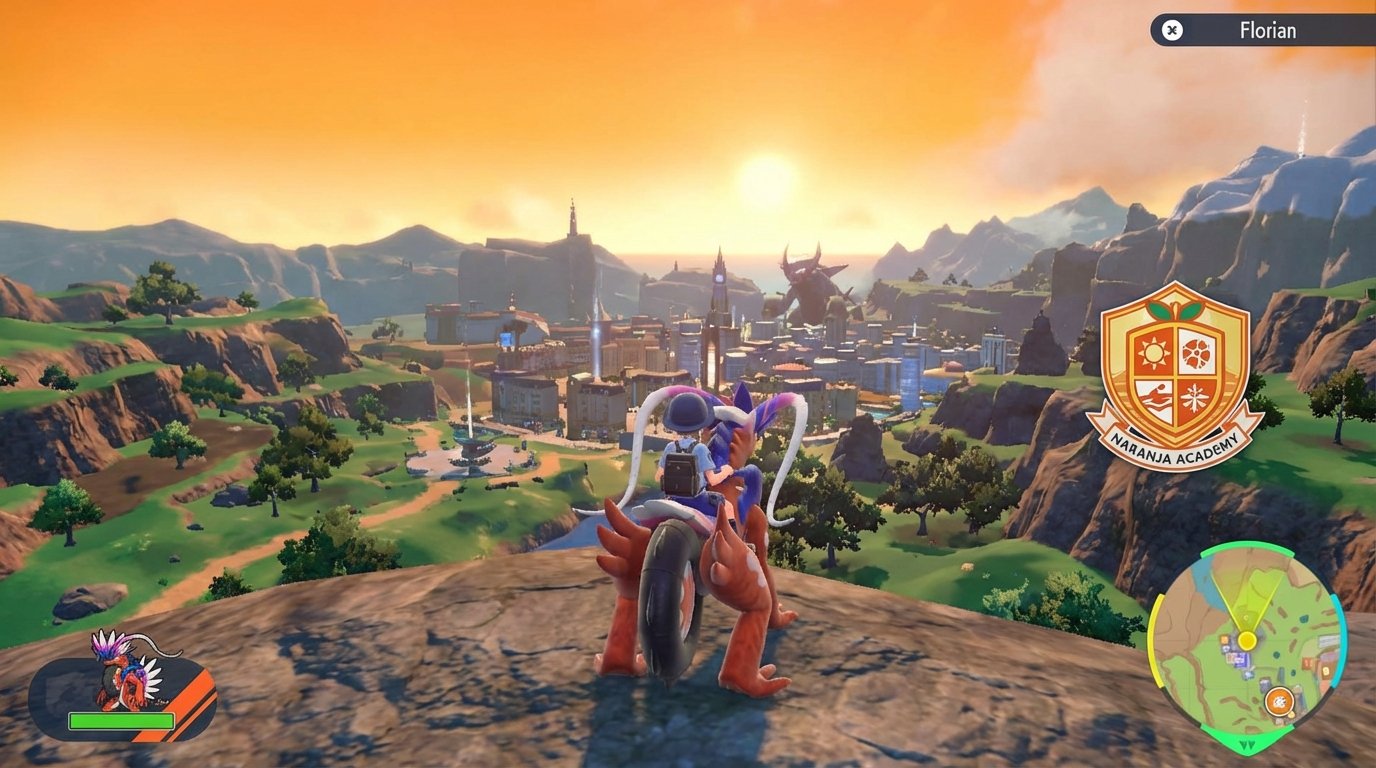Click the coin icon near the Pokémon Center marker
Viewport: 1376px width, 768px height.
(1291, 715)
